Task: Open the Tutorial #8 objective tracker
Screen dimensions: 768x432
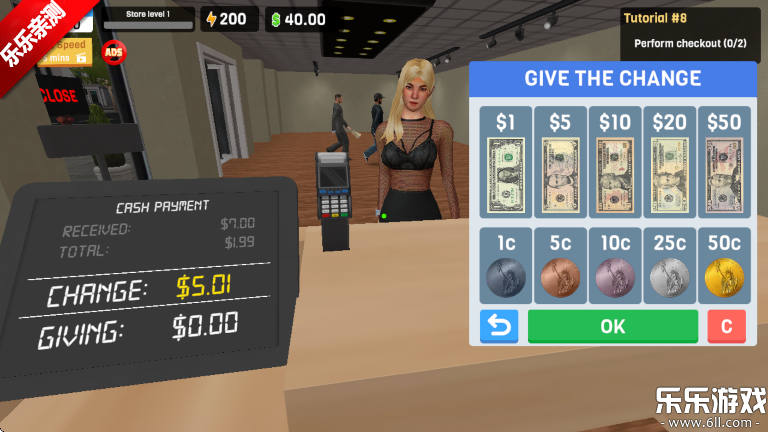Action: 687,32
